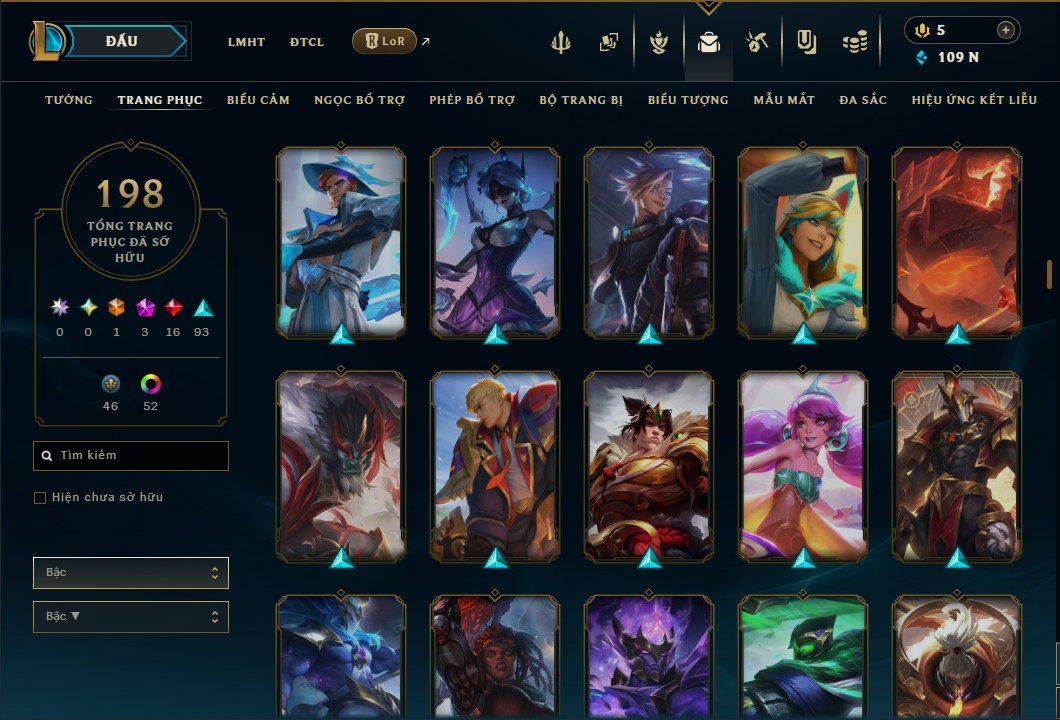Switch to the ĐTCL section
Viewport: 1060px width, 720px height.
[307, 42]
